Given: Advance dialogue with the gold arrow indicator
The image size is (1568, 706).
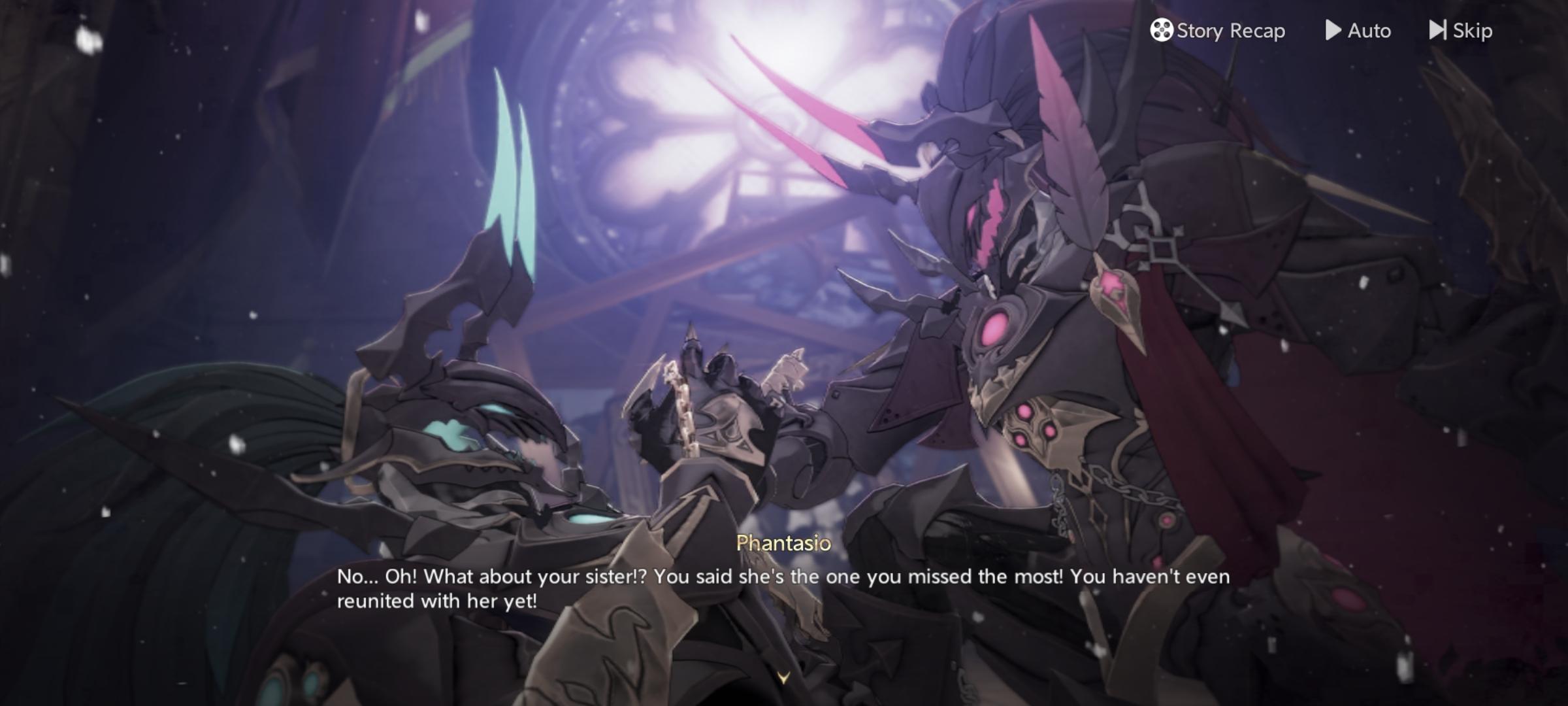Looking at the screenshot, I should (783, 678).
